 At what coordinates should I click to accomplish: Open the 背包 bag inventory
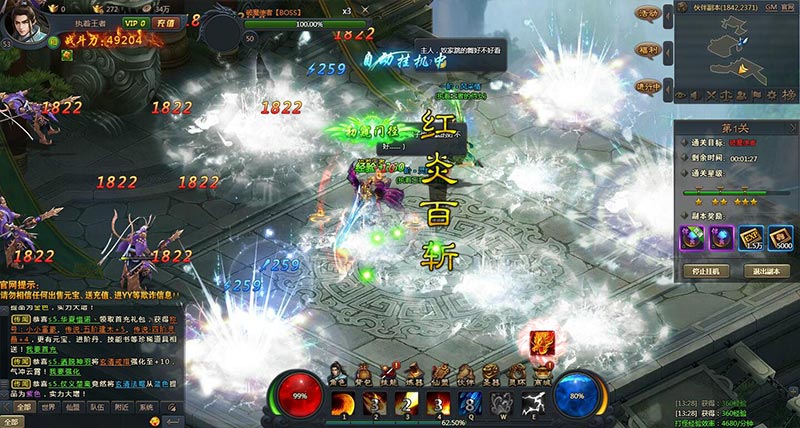pos(364,371)
